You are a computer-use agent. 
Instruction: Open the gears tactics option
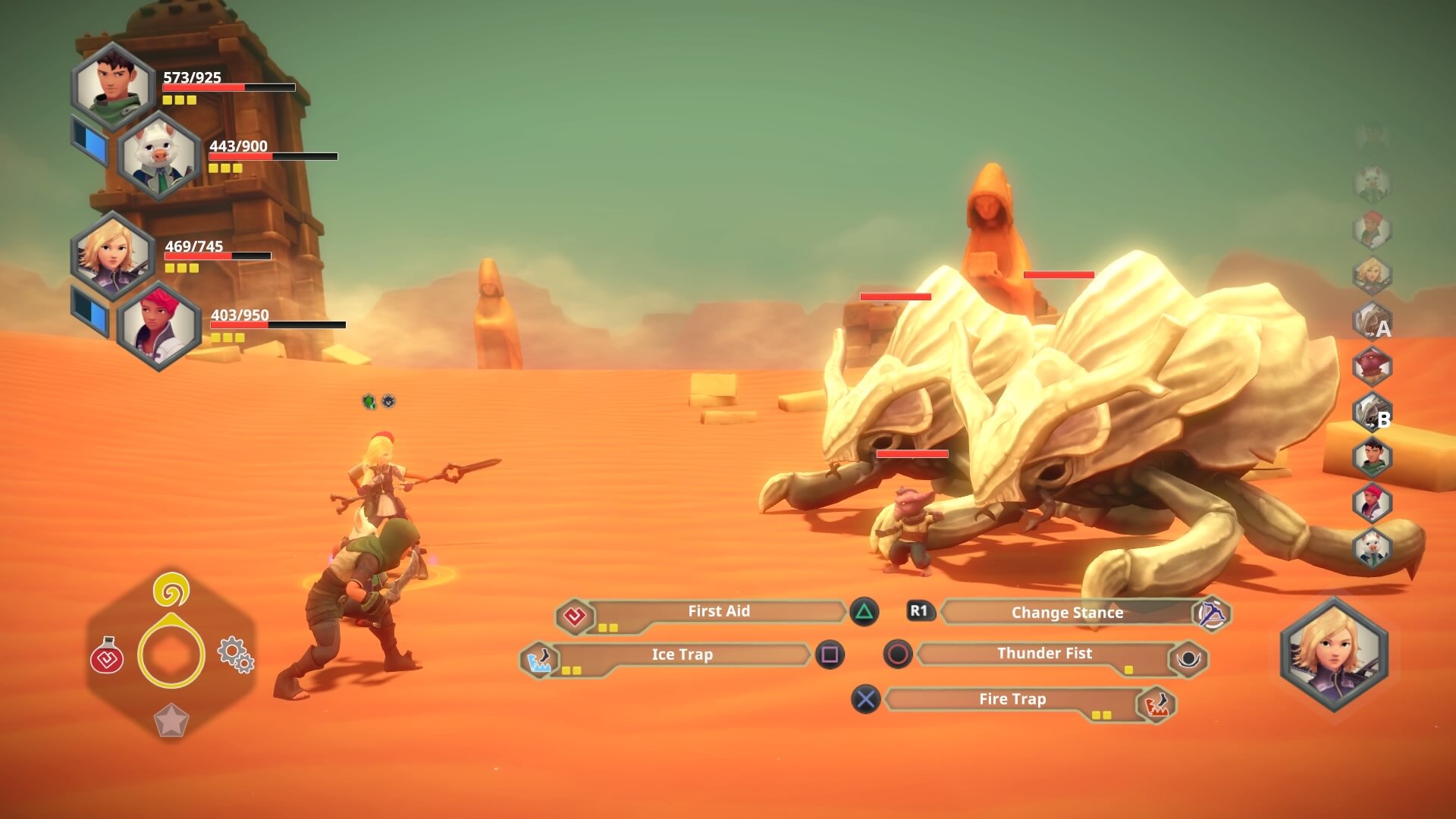coord(235,654)
